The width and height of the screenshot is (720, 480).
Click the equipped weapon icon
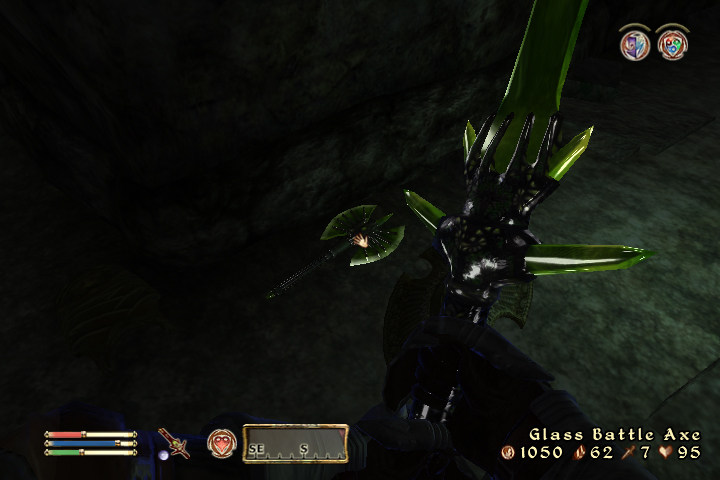pos(173,443)
